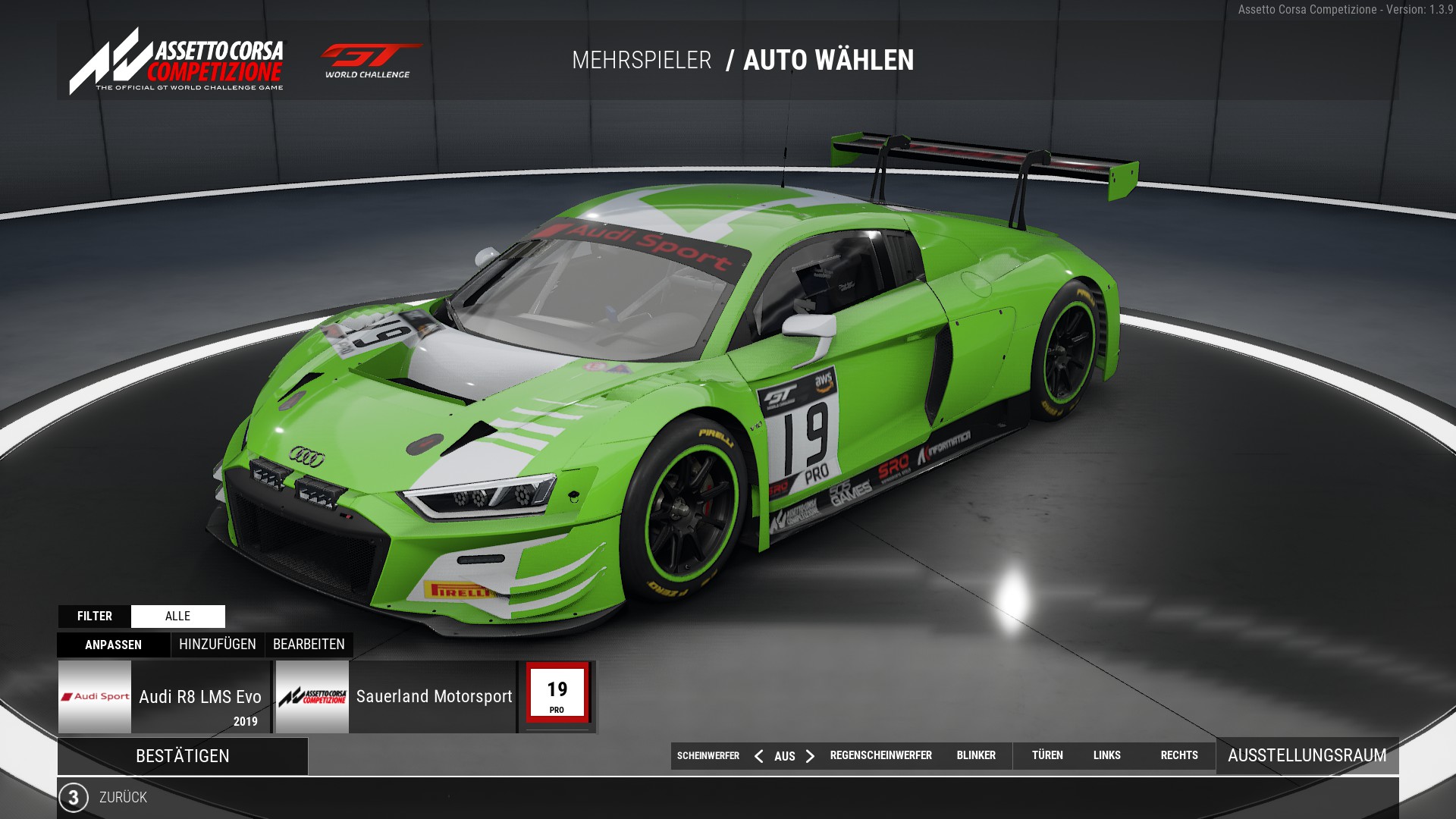Open the left door with Links
This screenshot has height=819, width=1456.
[1106, 755]
